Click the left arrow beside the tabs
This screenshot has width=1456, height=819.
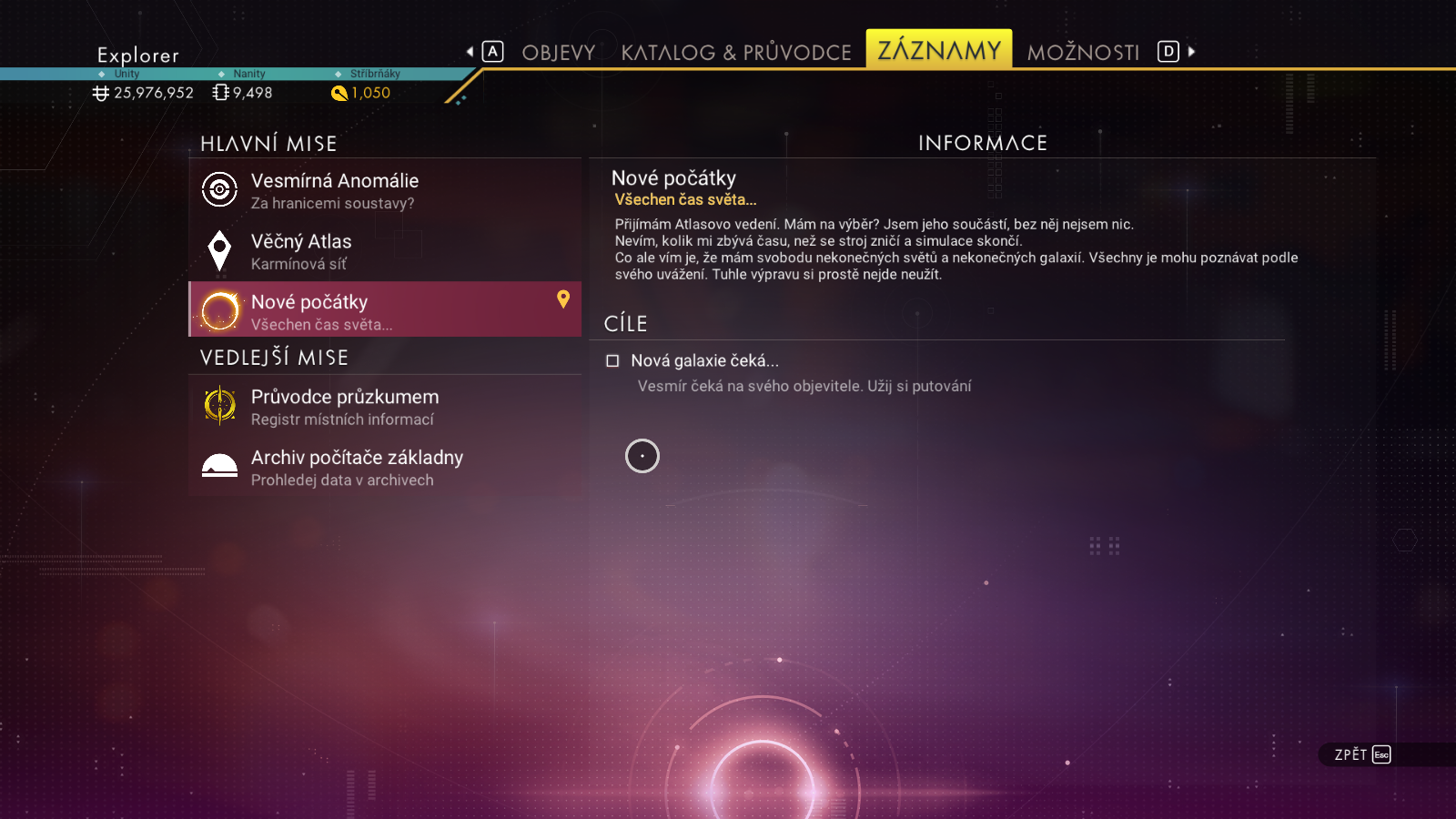[x=470, y=52]
